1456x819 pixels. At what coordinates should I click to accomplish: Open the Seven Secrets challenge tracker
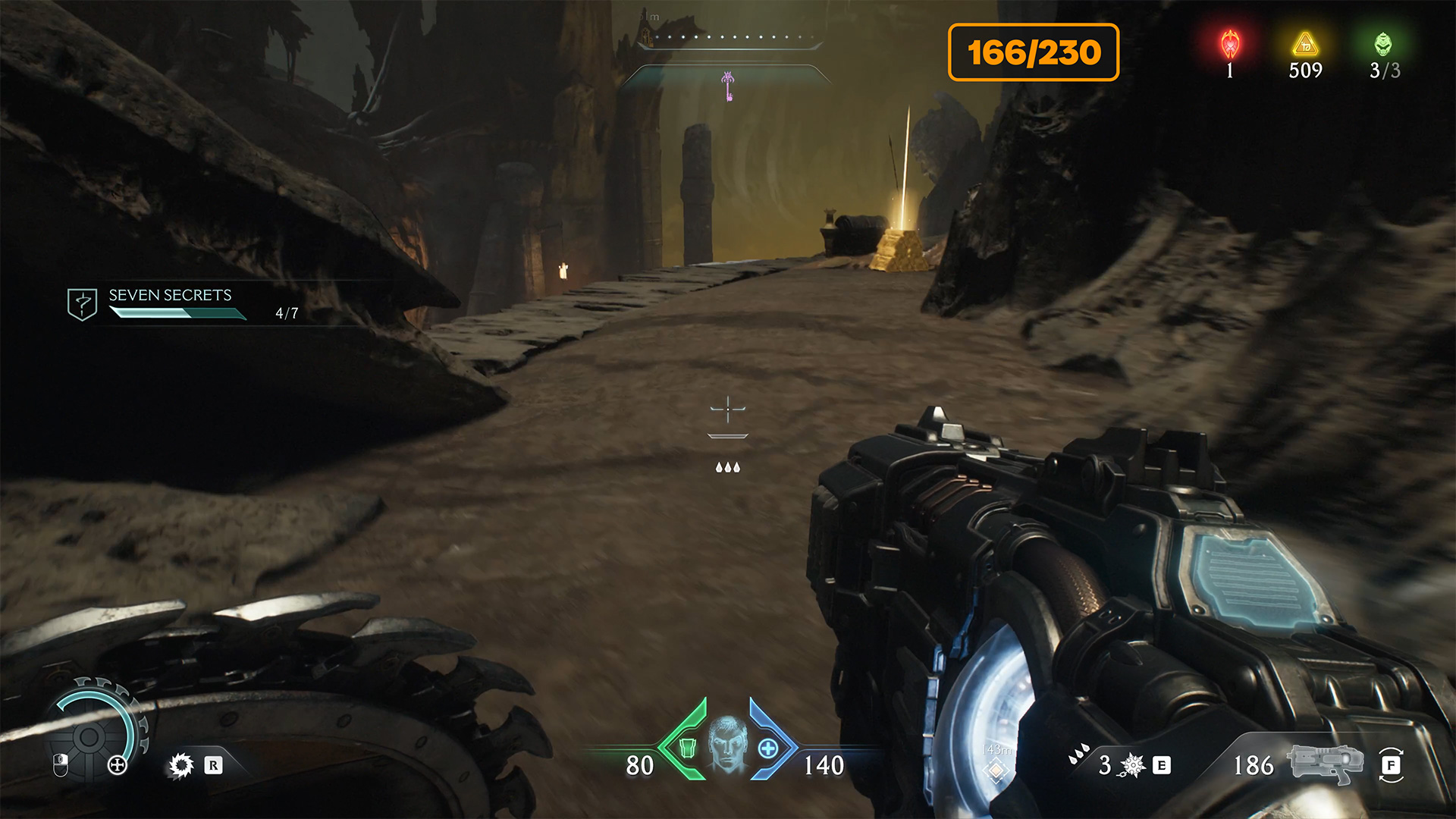pyautogui.click(x=170, y=303)
